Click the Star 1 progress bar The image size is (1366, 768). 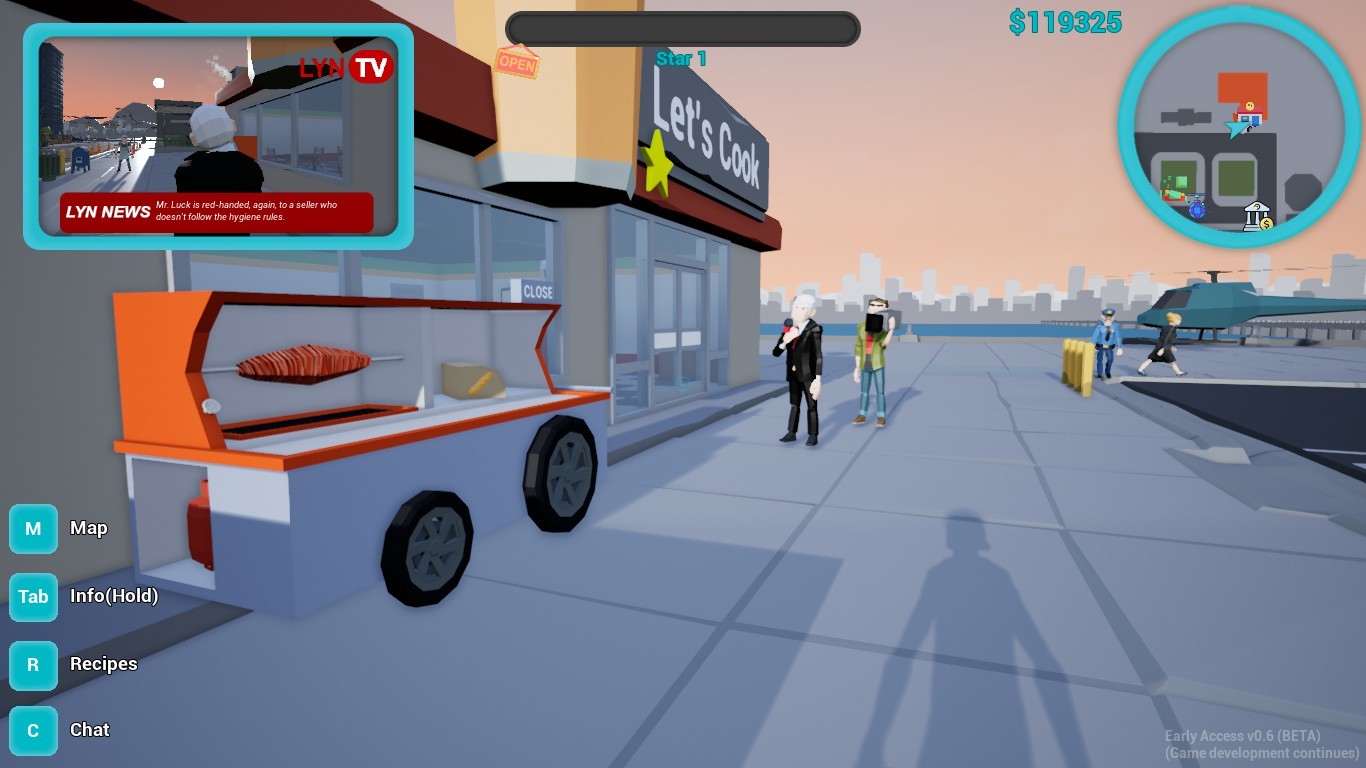683,29
